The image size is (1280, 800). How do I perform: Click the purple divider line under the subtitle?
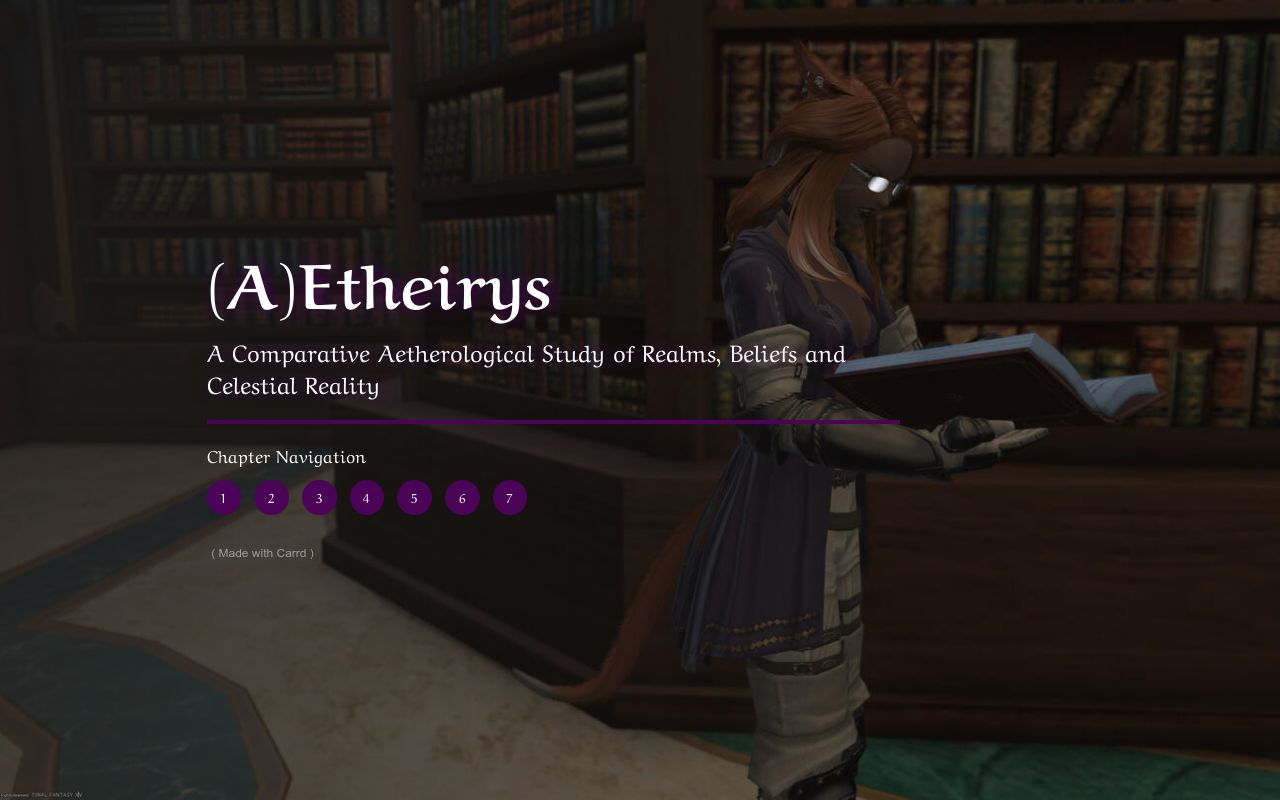coord(552,421)
